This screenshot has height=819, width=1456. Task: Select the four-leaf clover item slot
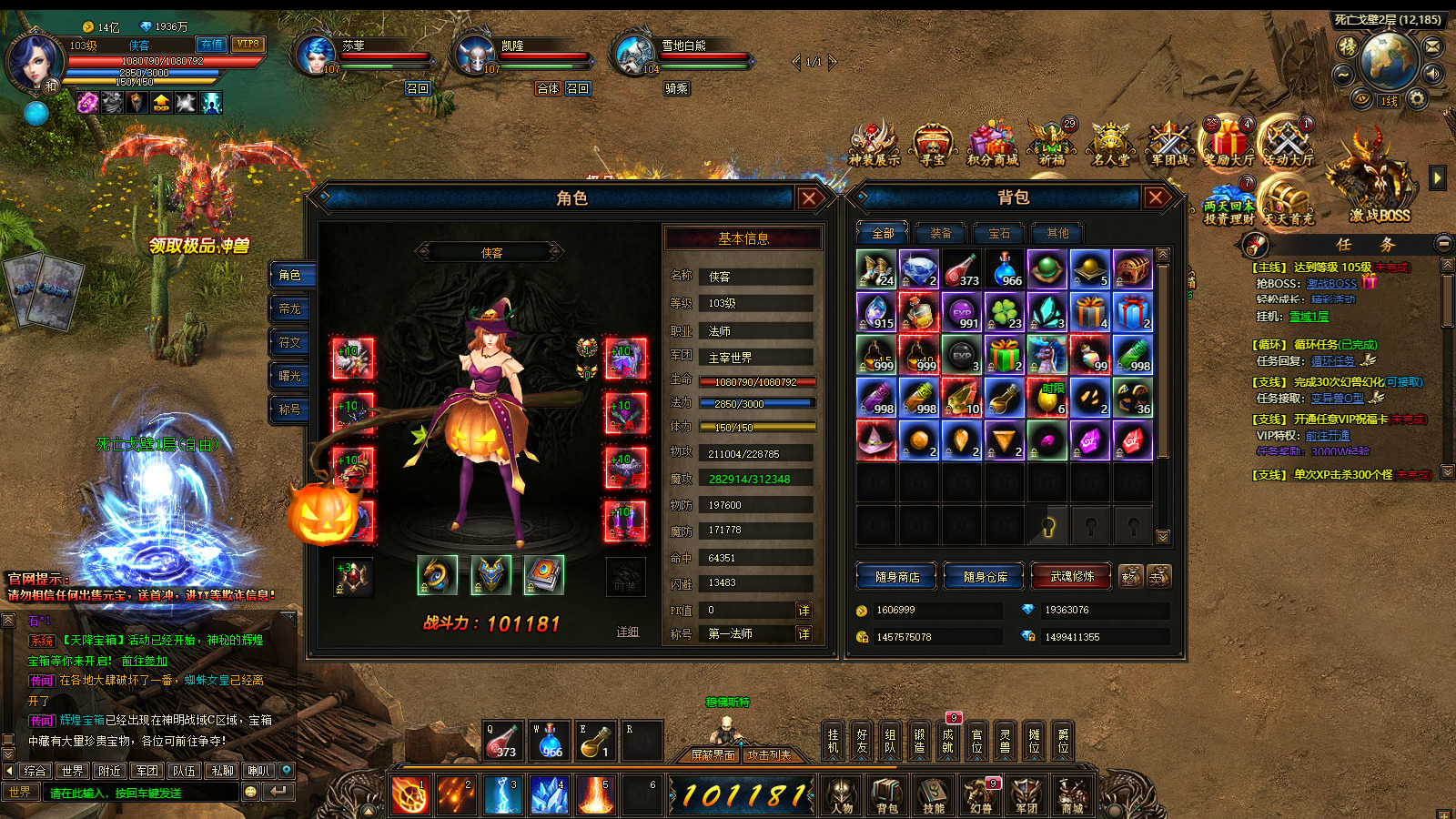(x=1005, y=312)
